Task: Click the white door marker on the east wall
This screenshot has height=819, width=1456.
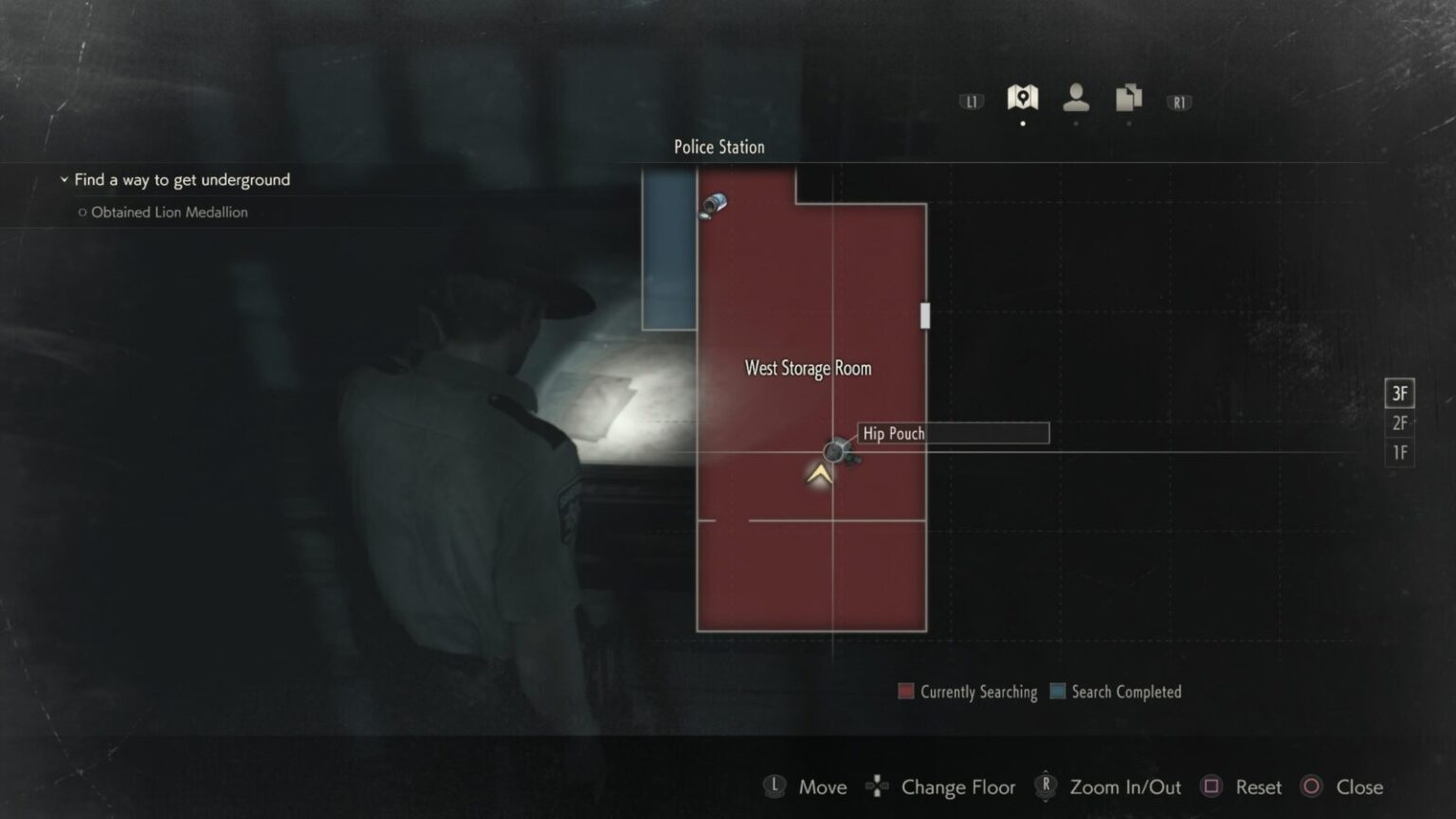Action: 925,316
